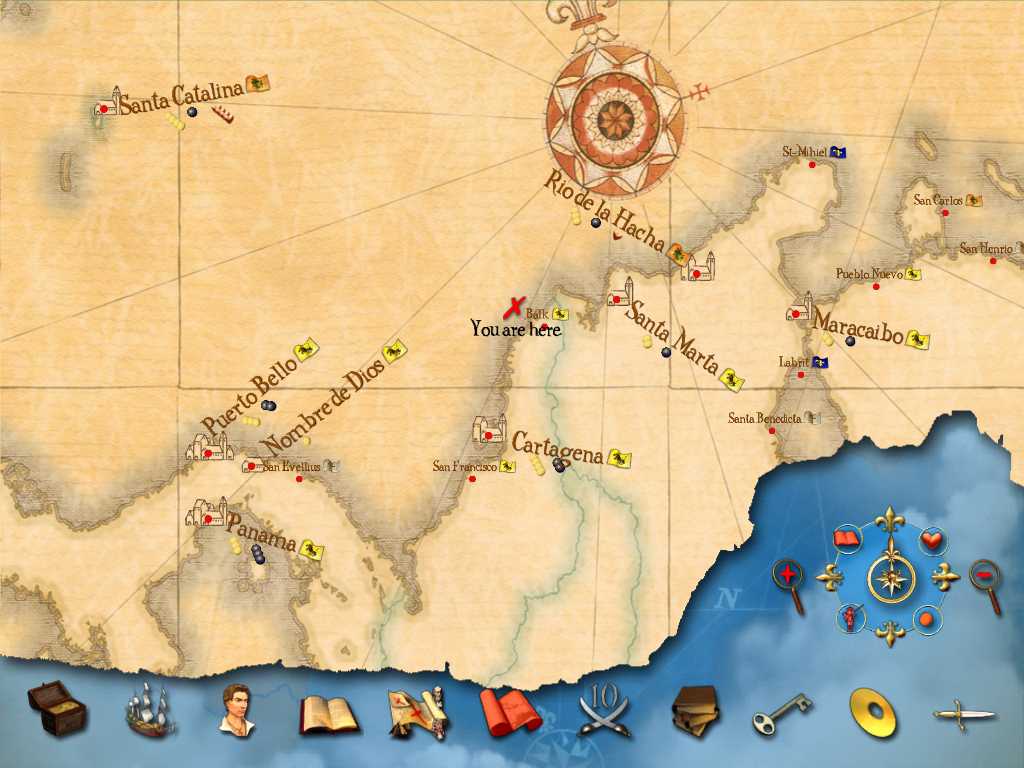Toggle the red soldier map filter
Viewport: 1024px width, 768px height.
pyautogui.click(x=848, y=618)
